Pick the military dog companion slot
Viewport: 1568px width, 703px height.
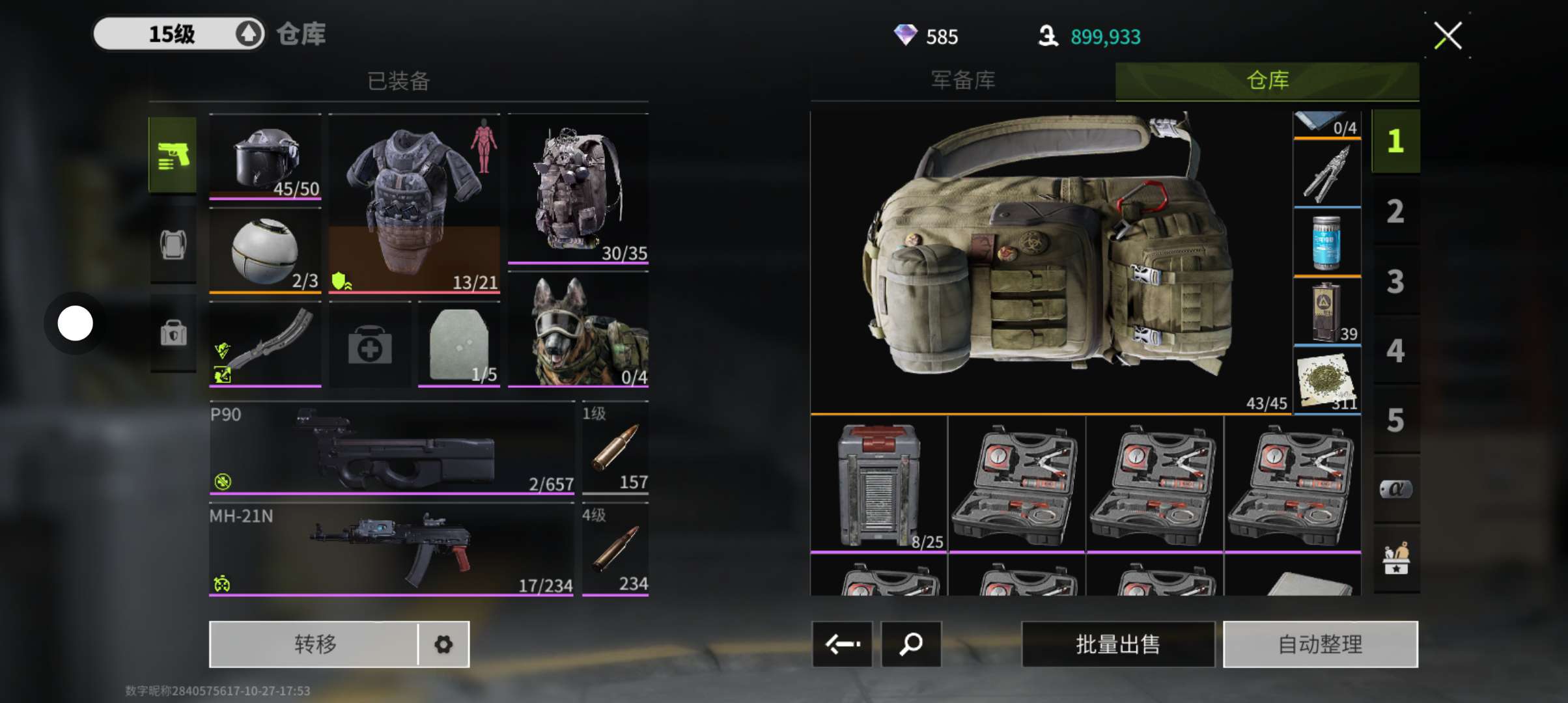pos(578,331)
